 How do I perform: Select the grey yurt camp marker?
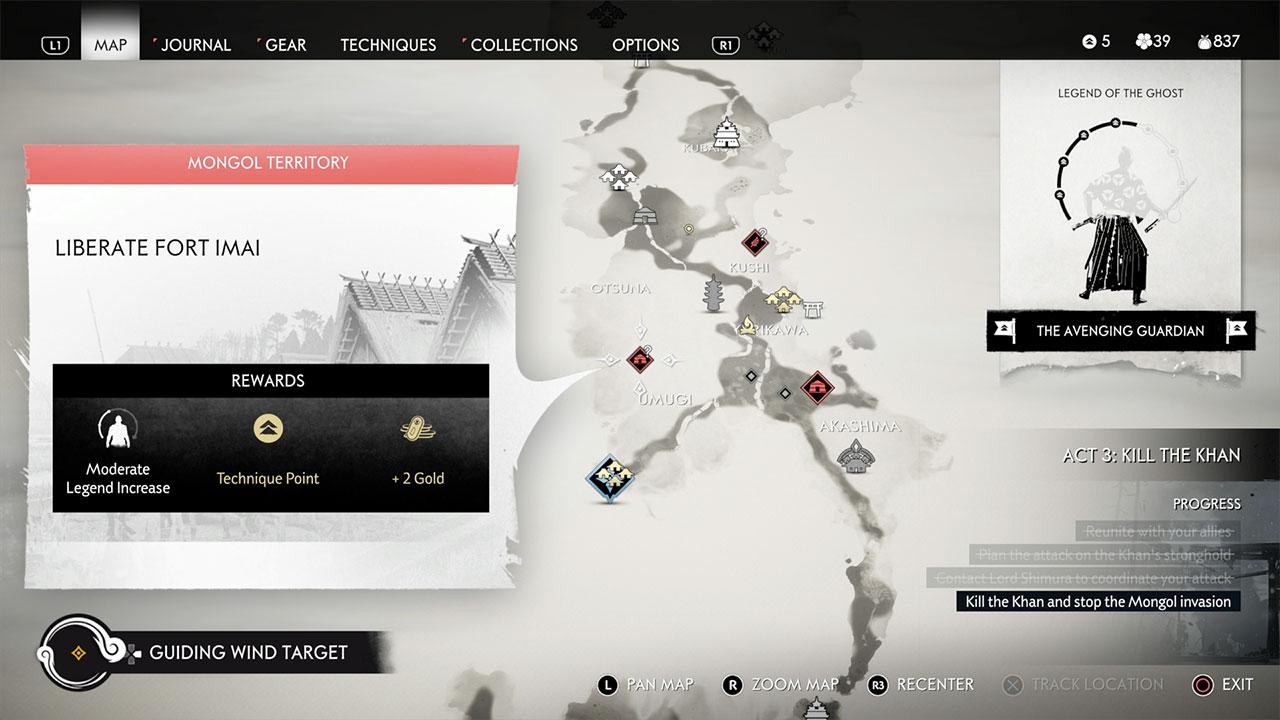tap(645, 213)
